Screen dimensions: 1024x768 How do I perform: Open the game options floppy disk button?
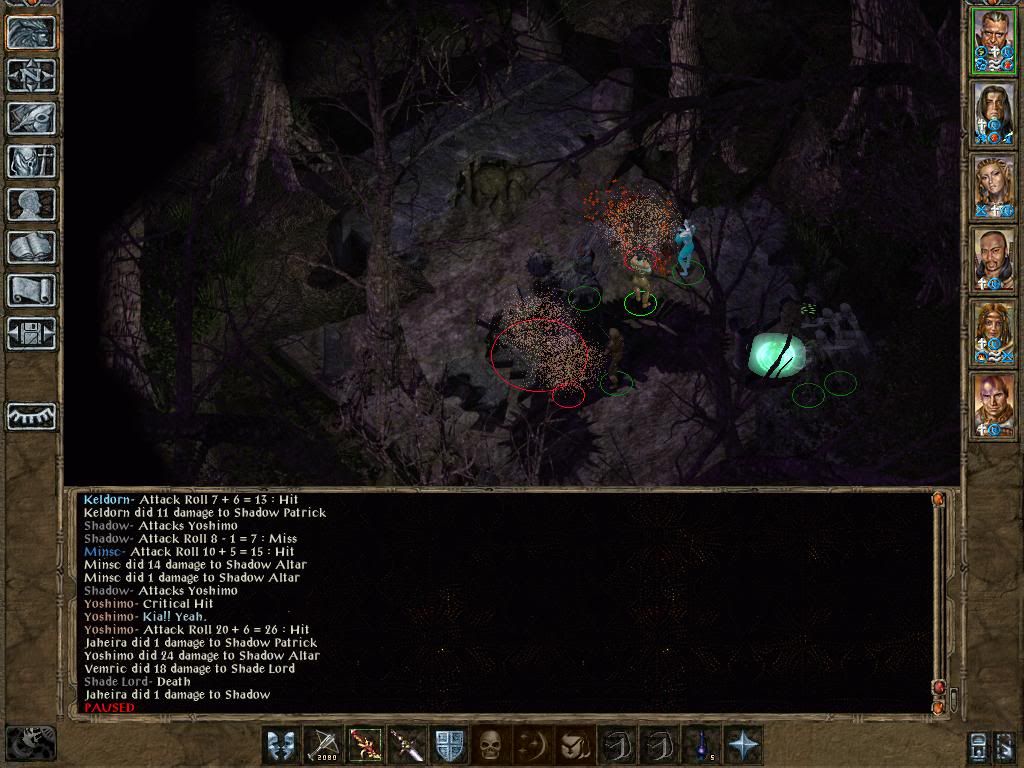click(31, 333)
